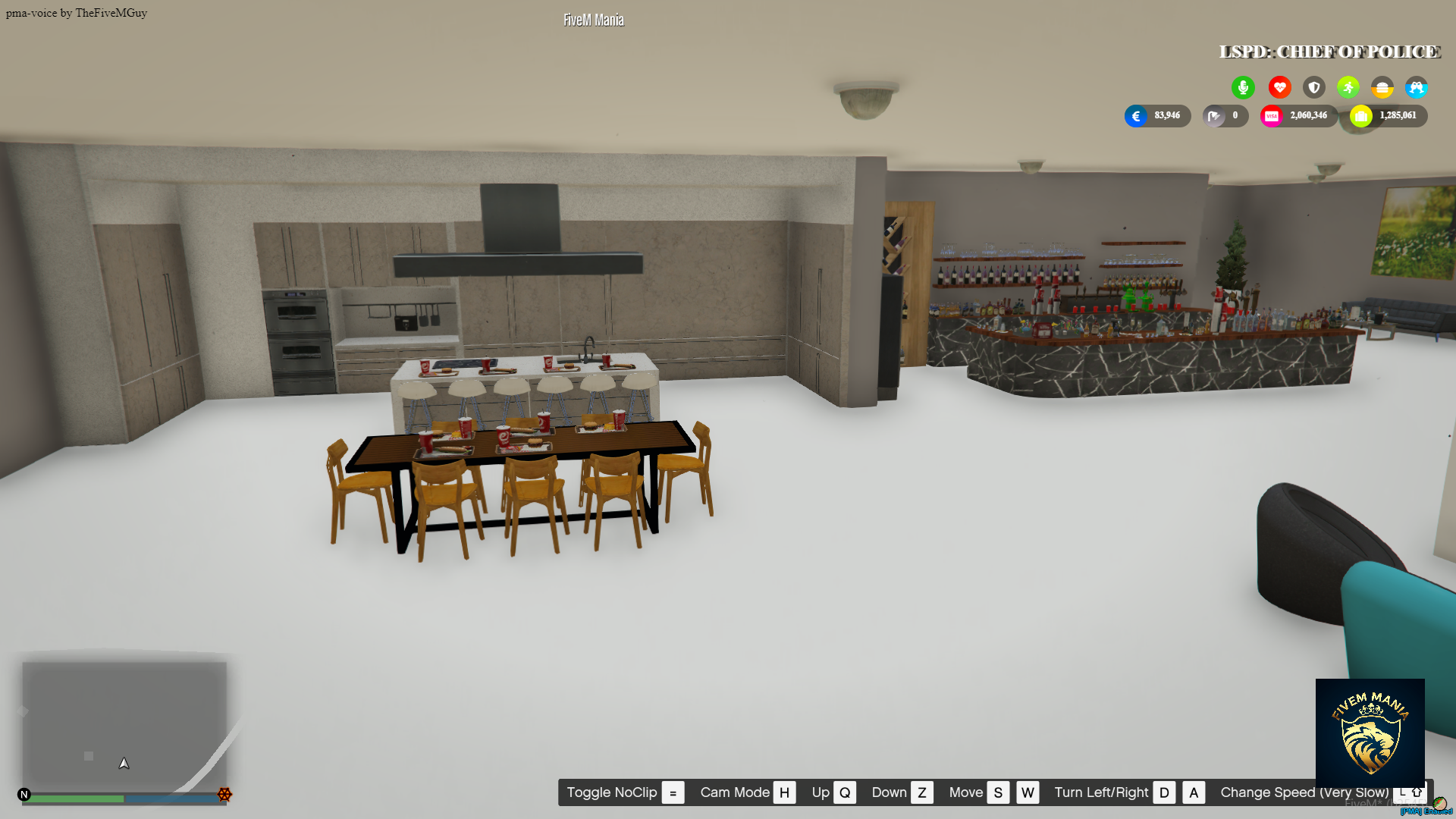The width and height of the screenshot is (1456, 819).
Task: Click pma-voice by TheFiveMGuy credit text
Action: pyautogui.click(x=75, y=12)
